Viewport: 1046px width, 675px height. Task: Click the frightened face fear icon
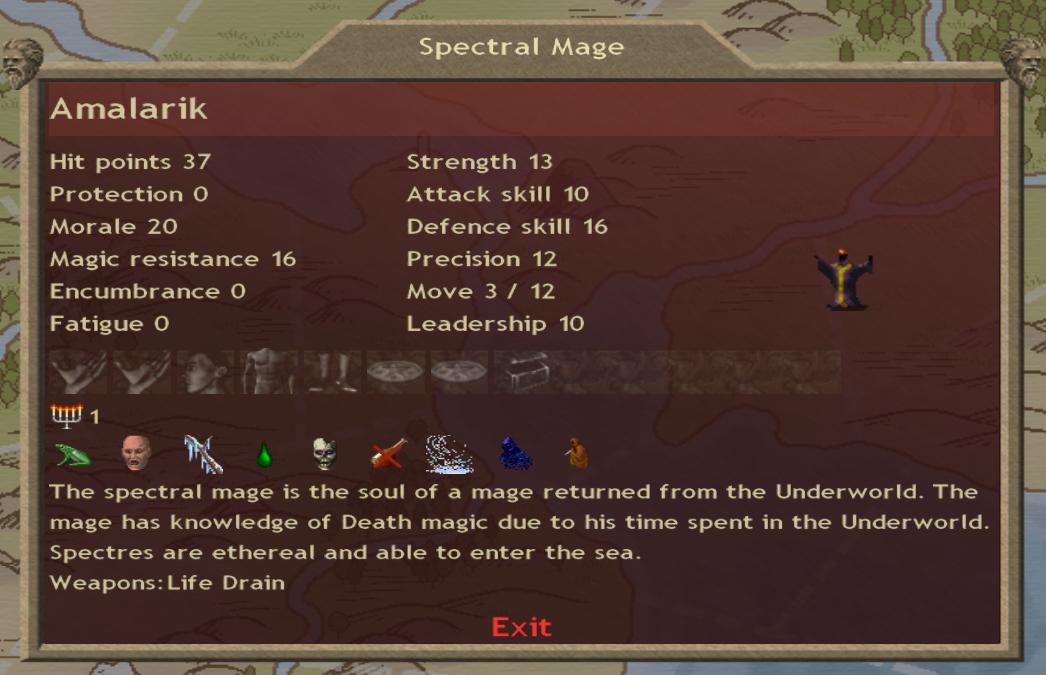click(135, 455)
